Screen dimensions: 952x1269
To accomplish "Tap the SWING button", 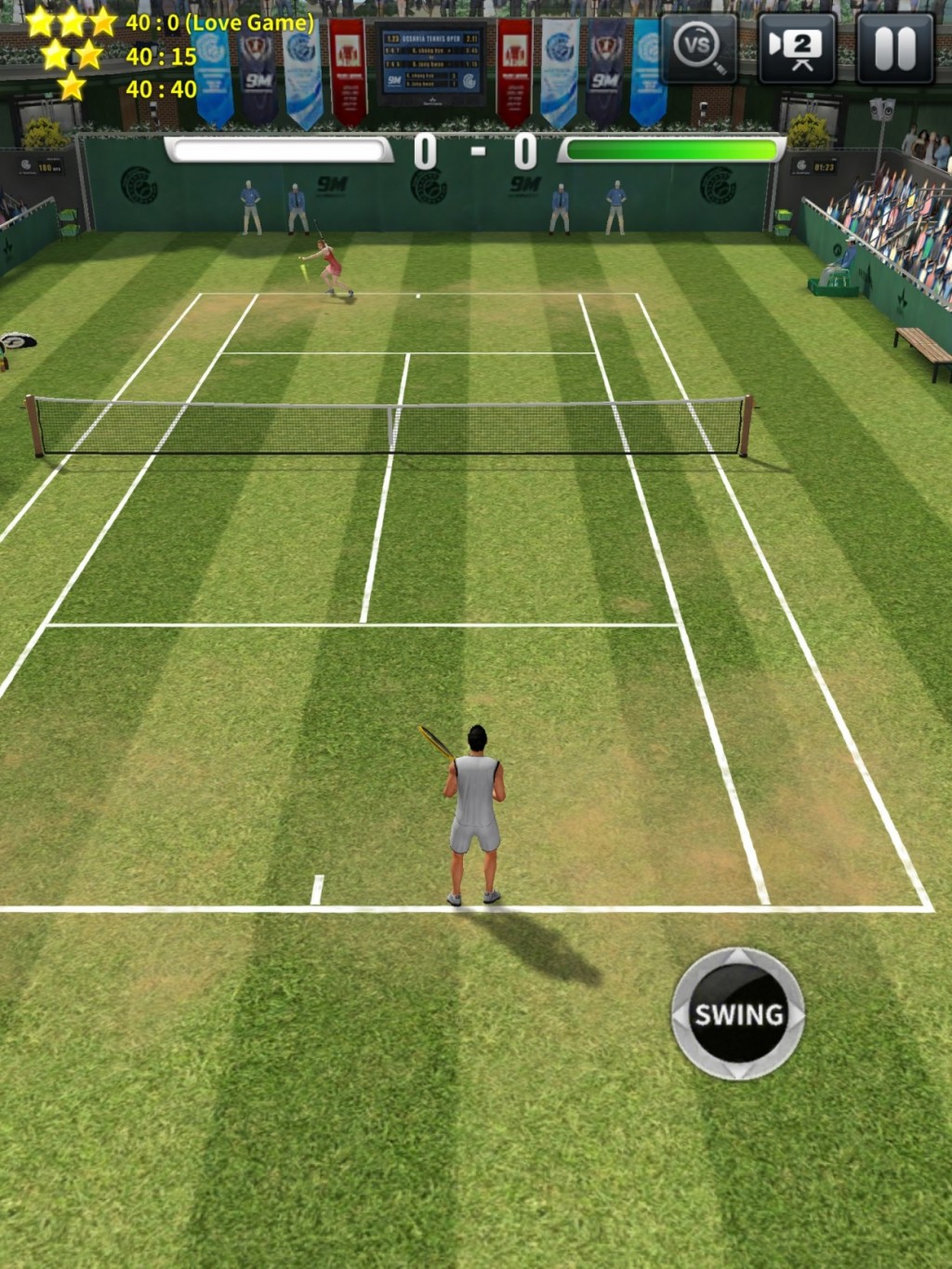I will [738, 1013].
